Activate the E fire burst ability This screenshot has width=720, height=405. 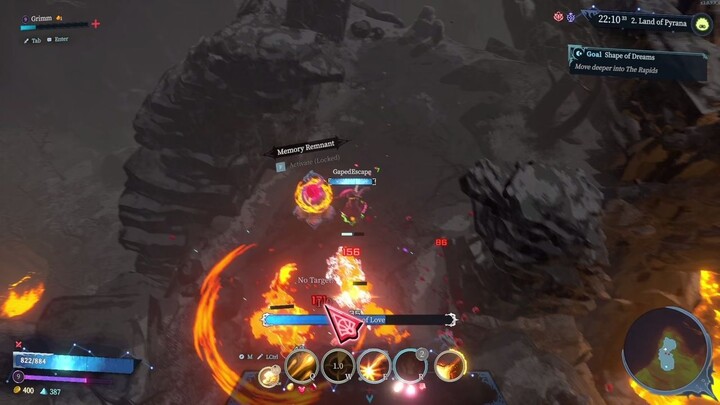point(374,366)
